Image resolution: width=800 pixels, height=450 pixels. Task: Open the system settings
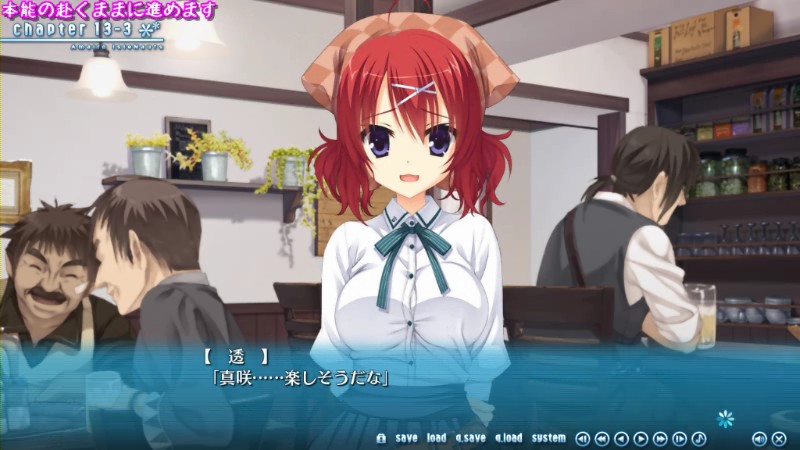[x=548, y=438]
